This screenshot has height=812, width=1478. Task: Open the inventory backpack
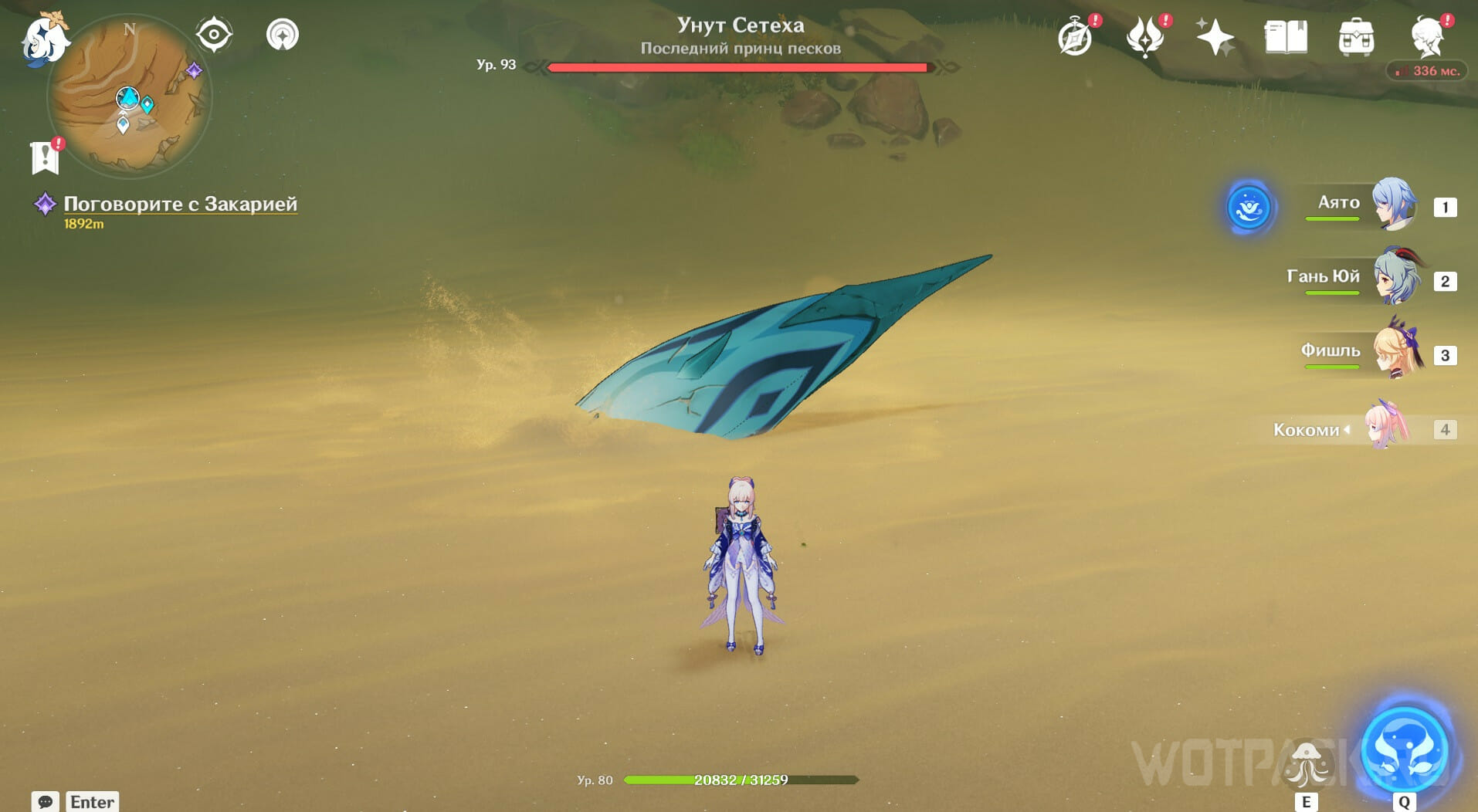point(1356,36)
